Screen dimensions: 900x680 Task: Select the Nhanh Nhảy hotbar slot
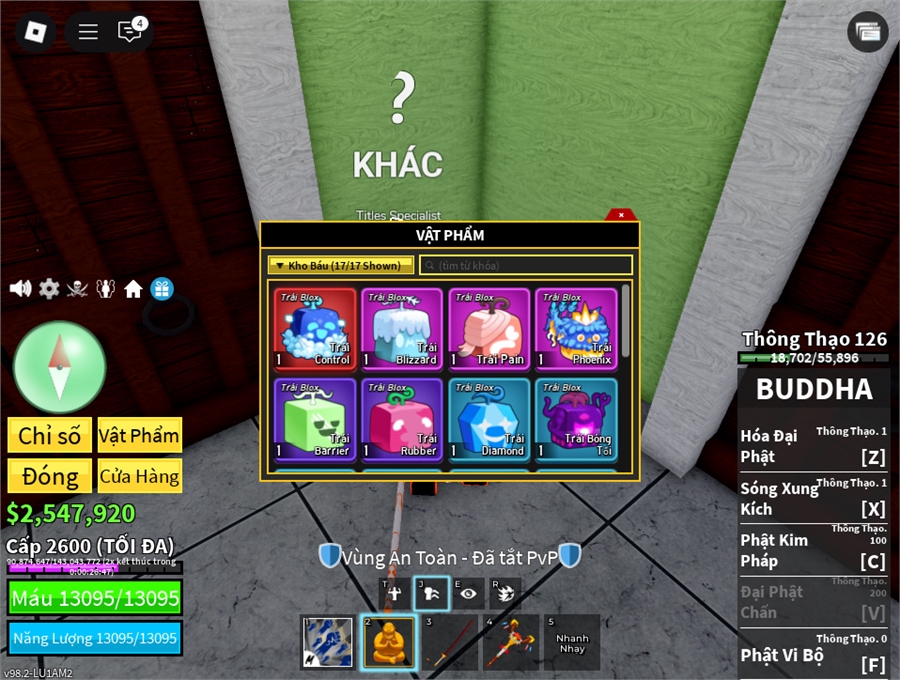tap(572, 641)
